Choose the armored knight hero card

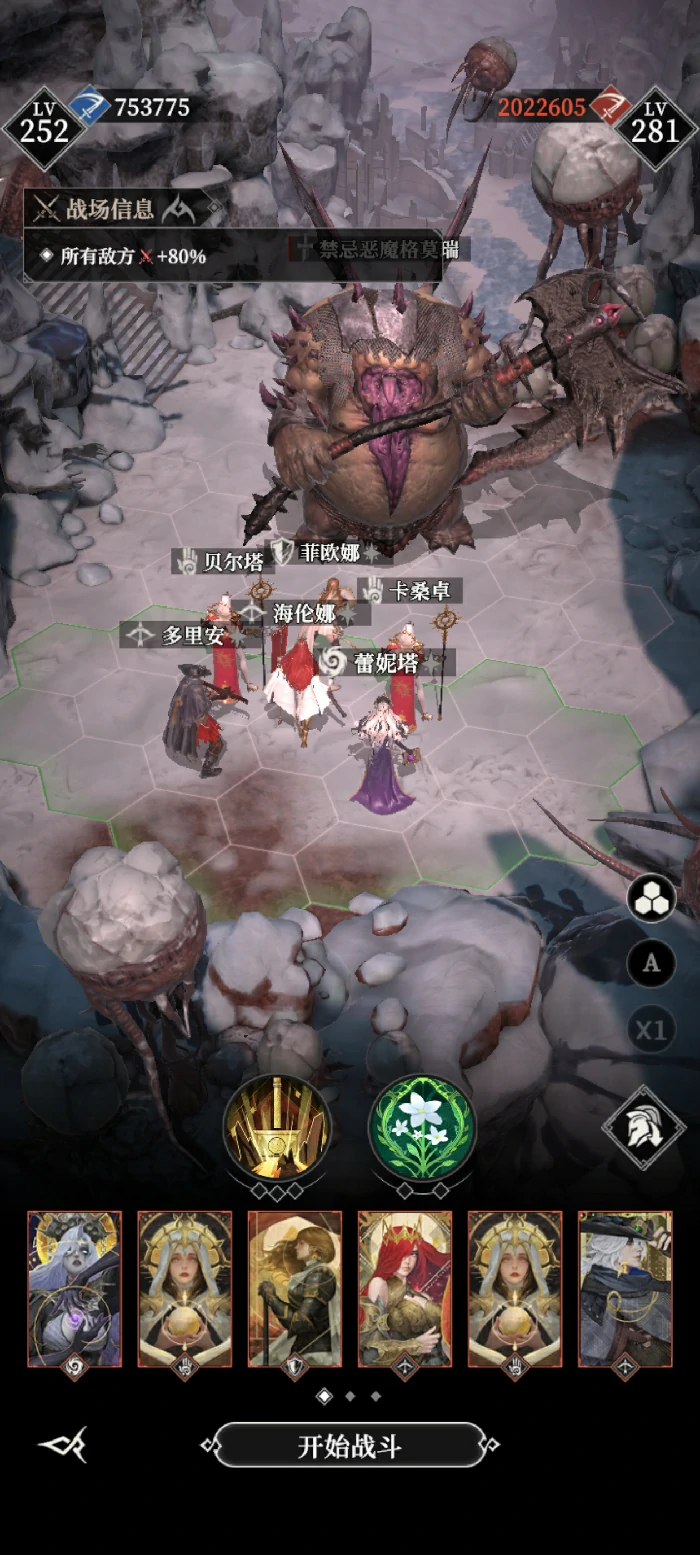coord(295,1288)
